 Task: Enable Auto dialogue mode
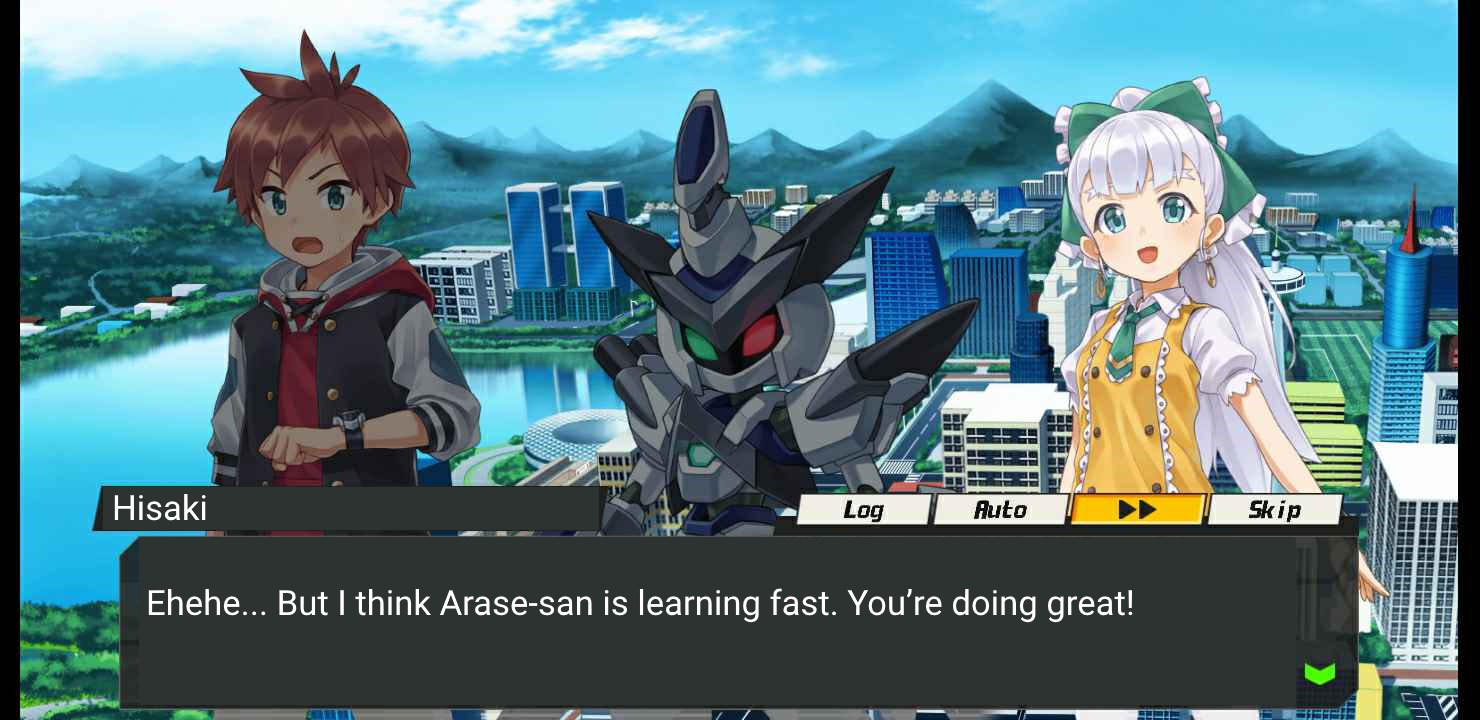point(1000,510)
